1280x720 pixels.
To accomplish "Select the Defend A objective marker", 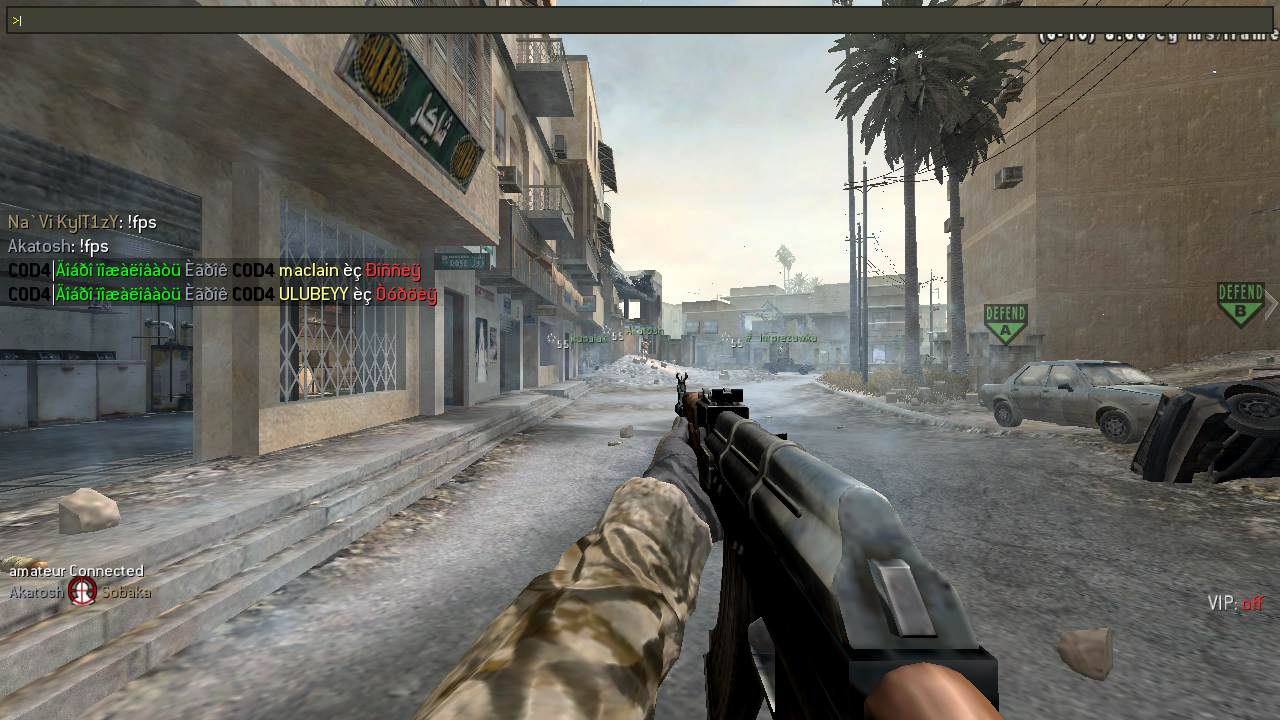I will pyautogui.click(x=1005, y=323).
